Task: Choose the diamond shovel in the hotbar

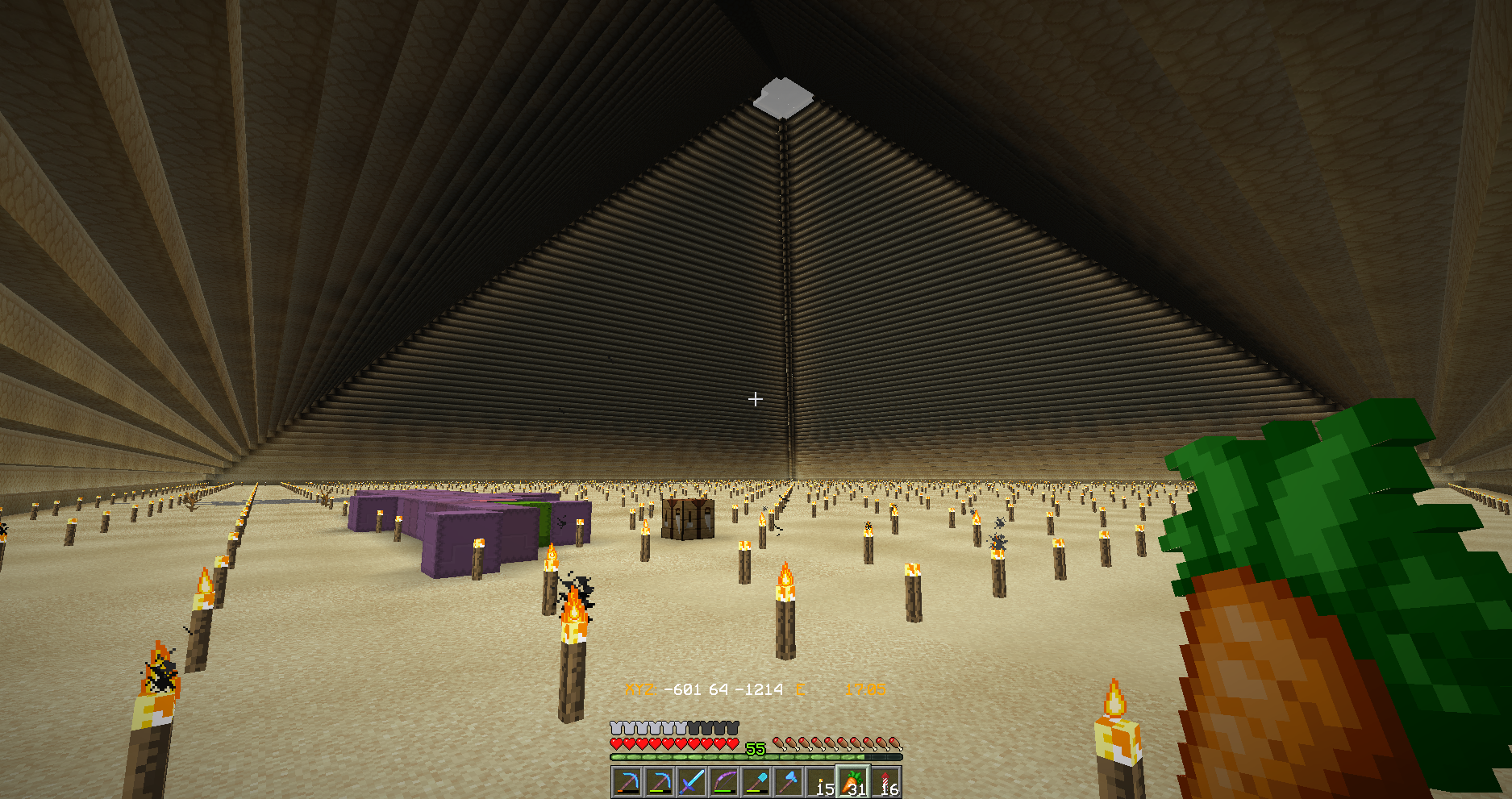Action: [756, 782]
